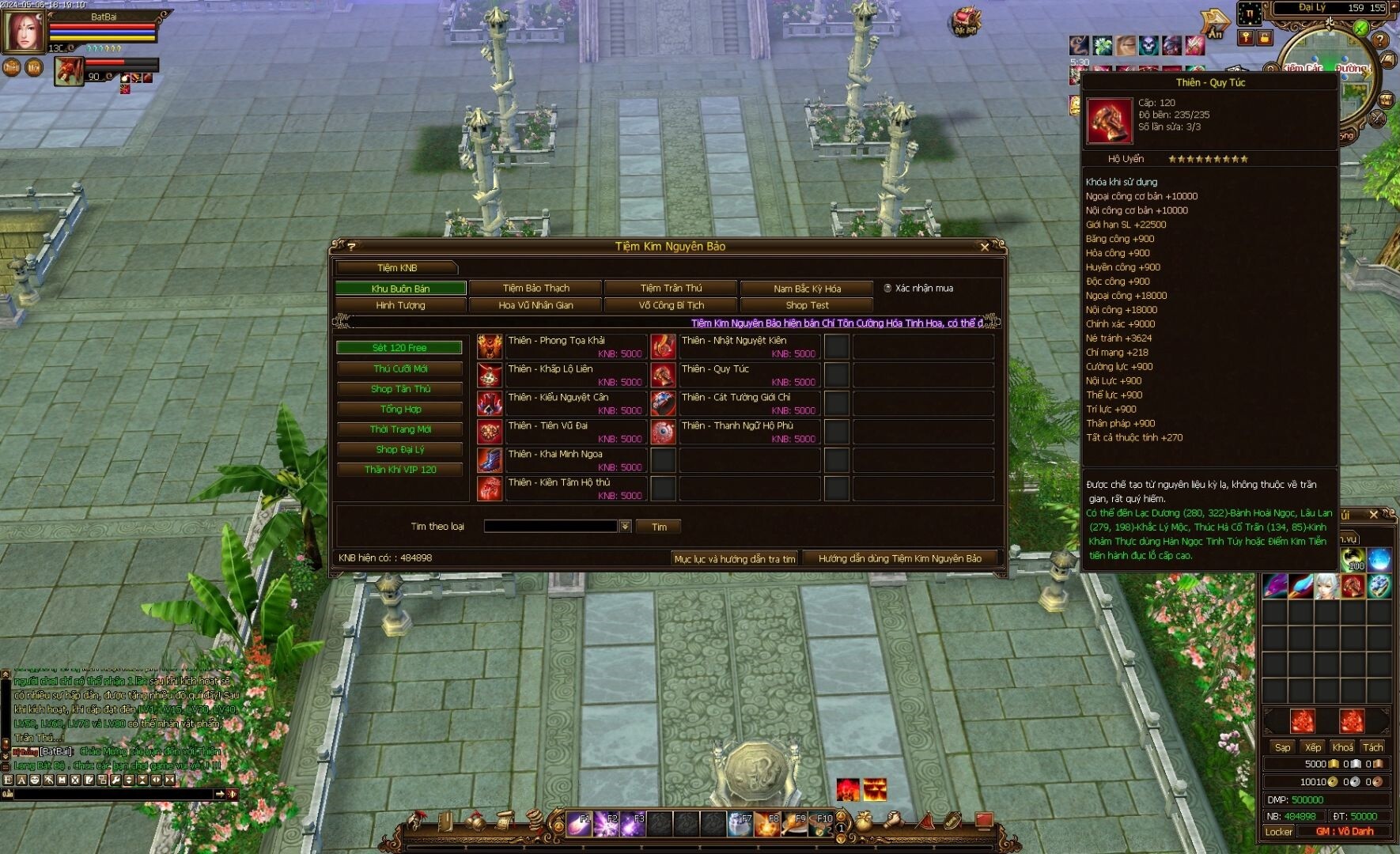The height and width of the screenshot is (854, 1400).
Task: Toggle the Xác nhận mua option
Action: coord(888,289)
